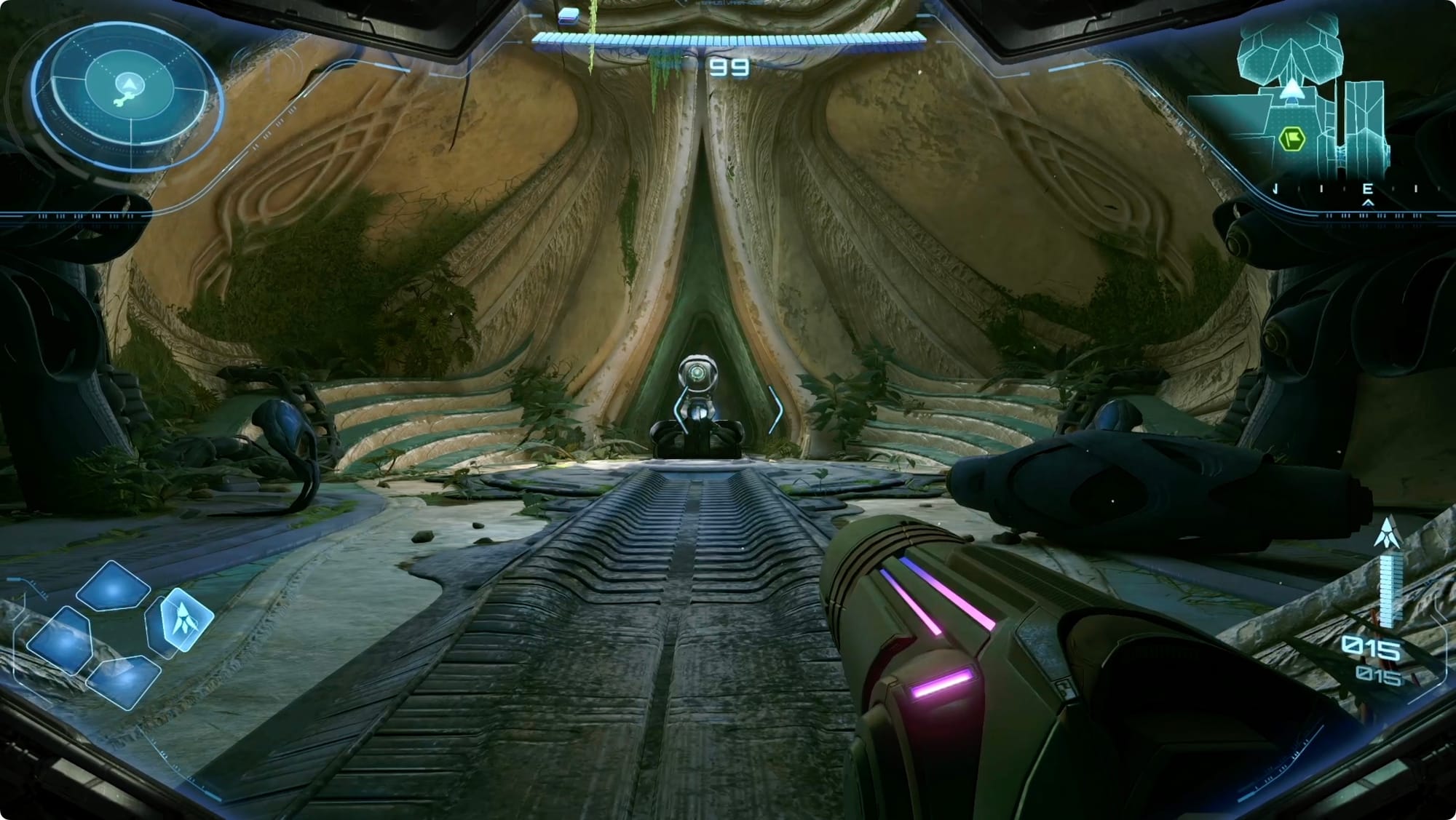Select the highlighted ability slot with emblem
This screenshot has height=820, width=1456.
coord(185,618)
